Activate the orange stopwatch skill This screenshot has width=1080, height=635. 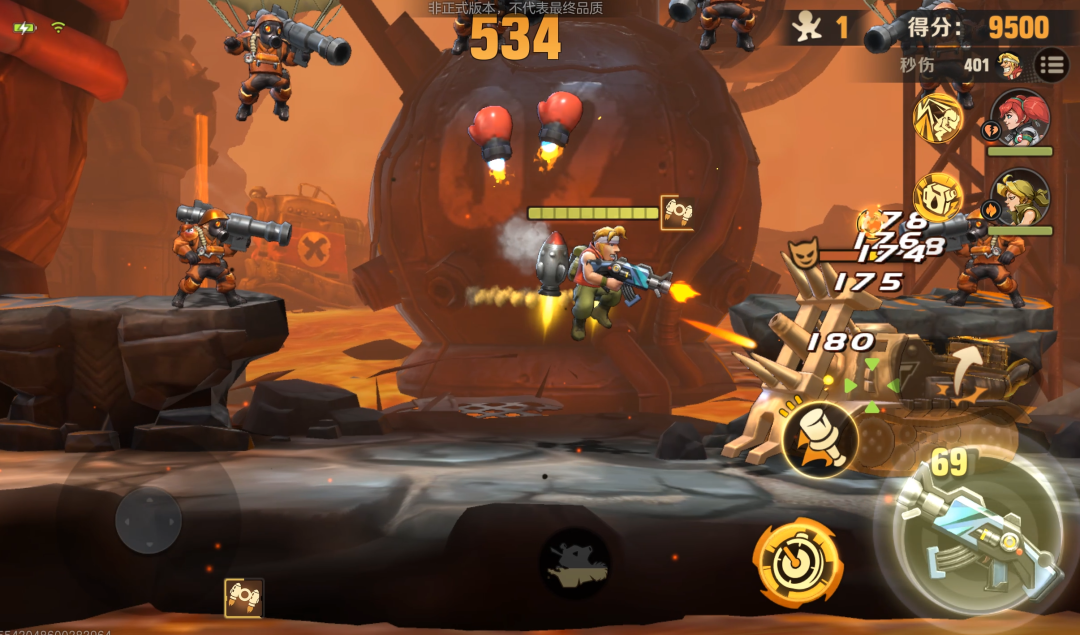point(797,562)
